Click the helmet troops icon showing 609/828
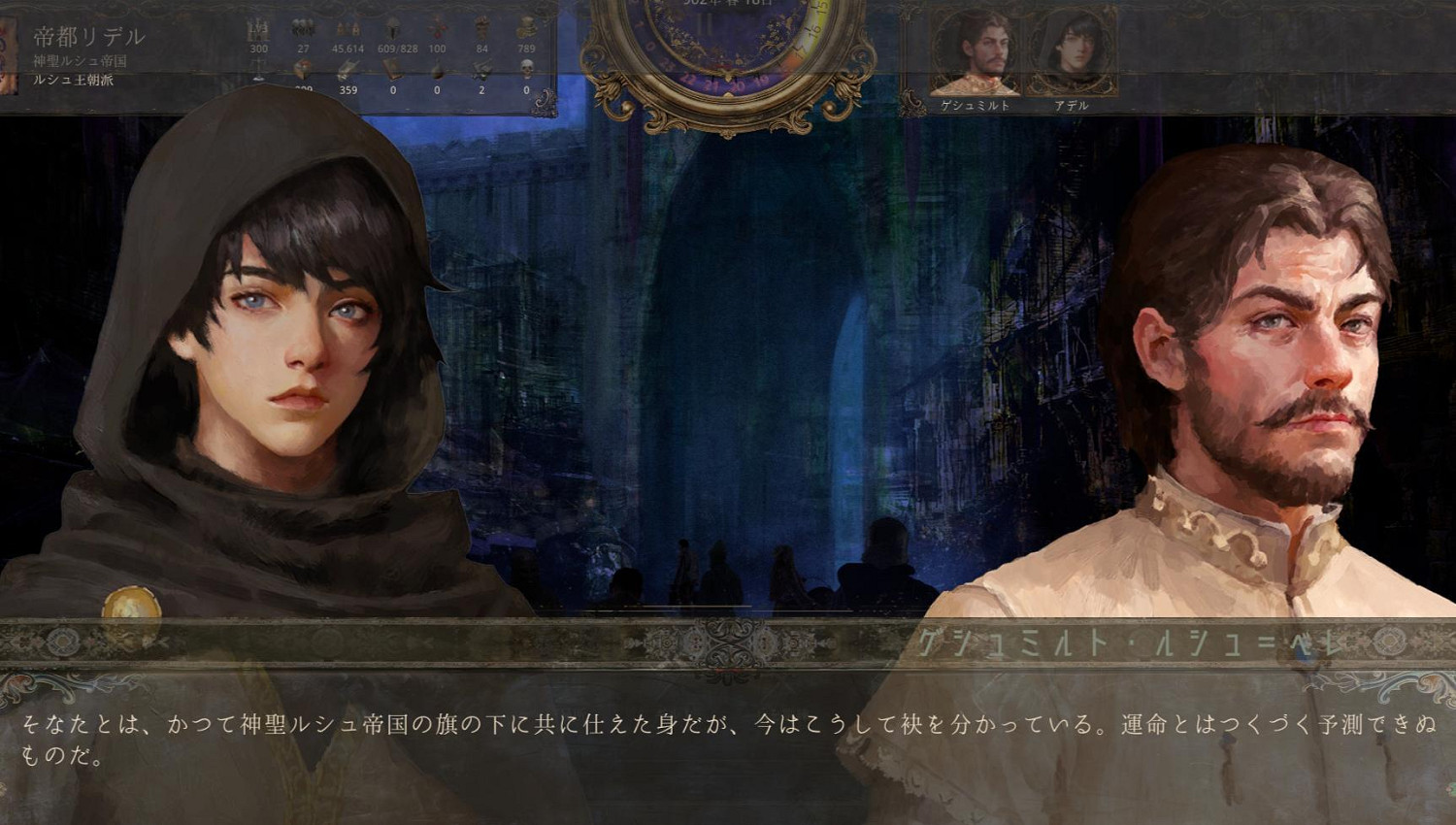Screen dimensions: 1456x825 click(392, 26)
